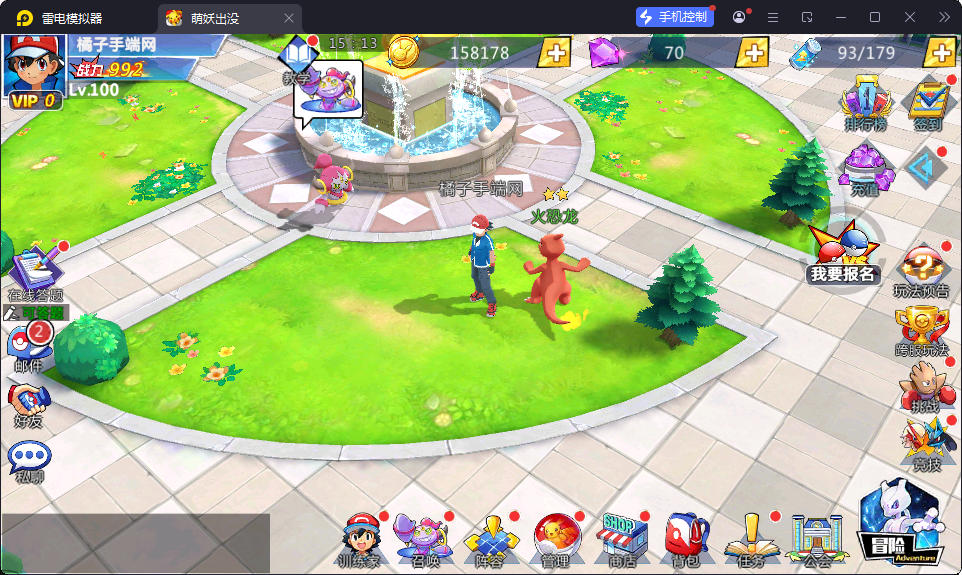
Task: Open the 排行榜 leaderboard
Action: coord(865,105)
